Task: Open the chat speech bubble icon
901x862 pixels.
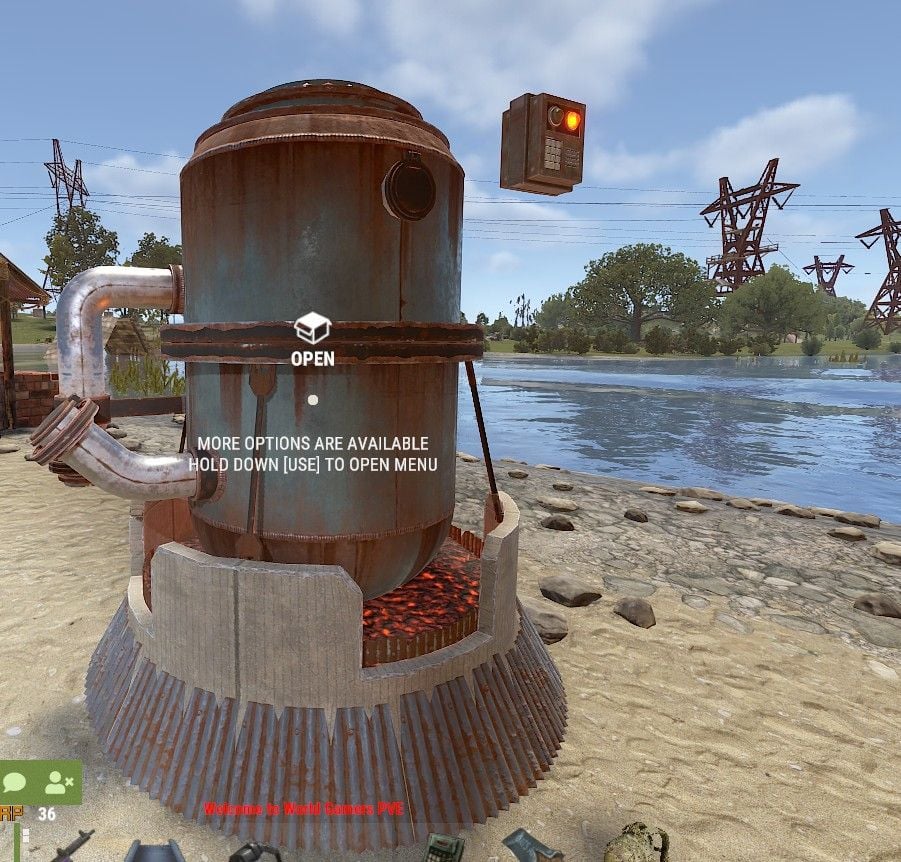Action: point(15,782)
